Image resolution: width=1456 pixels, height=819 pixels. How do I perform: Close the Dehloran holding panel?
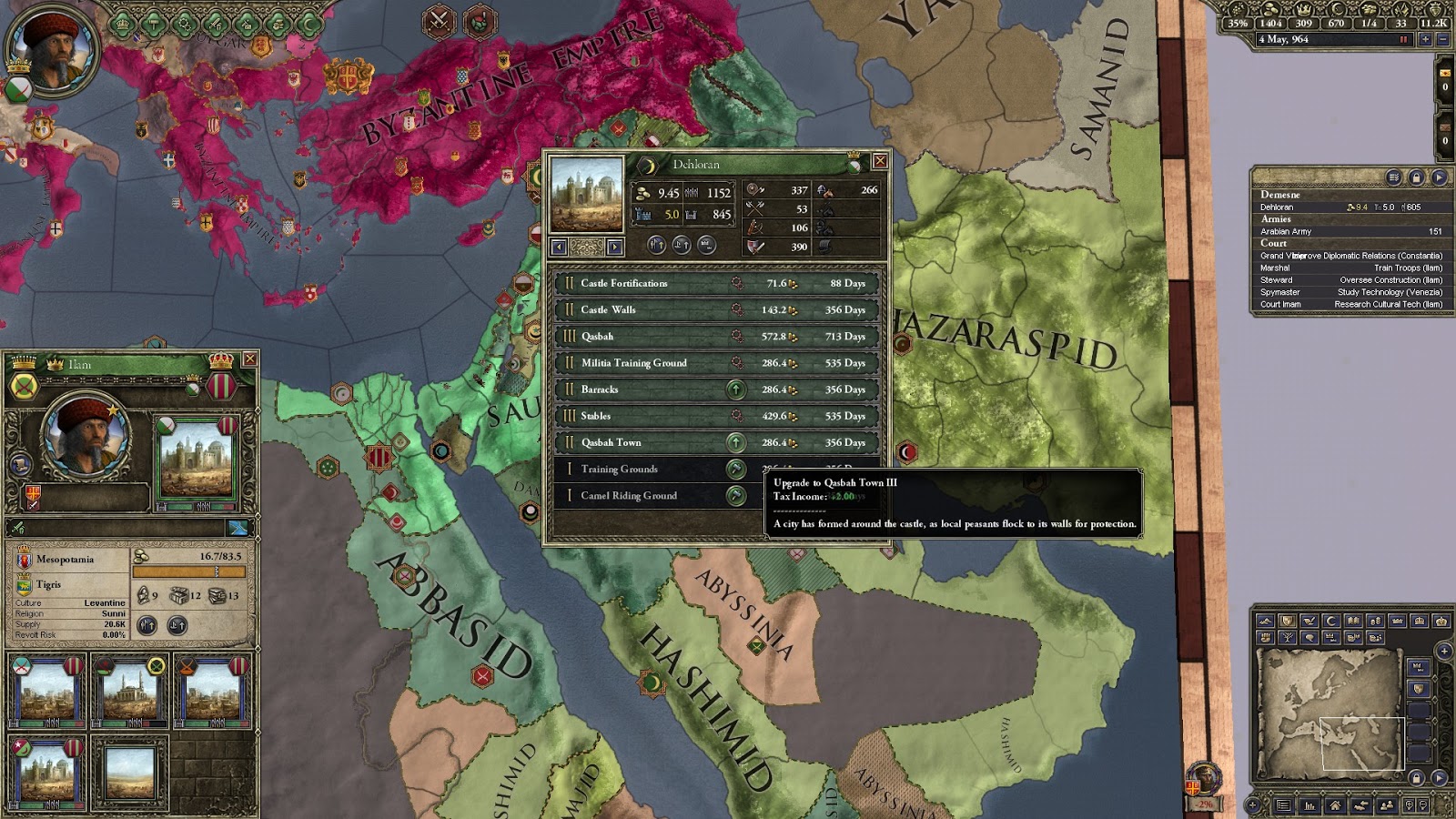880,162
